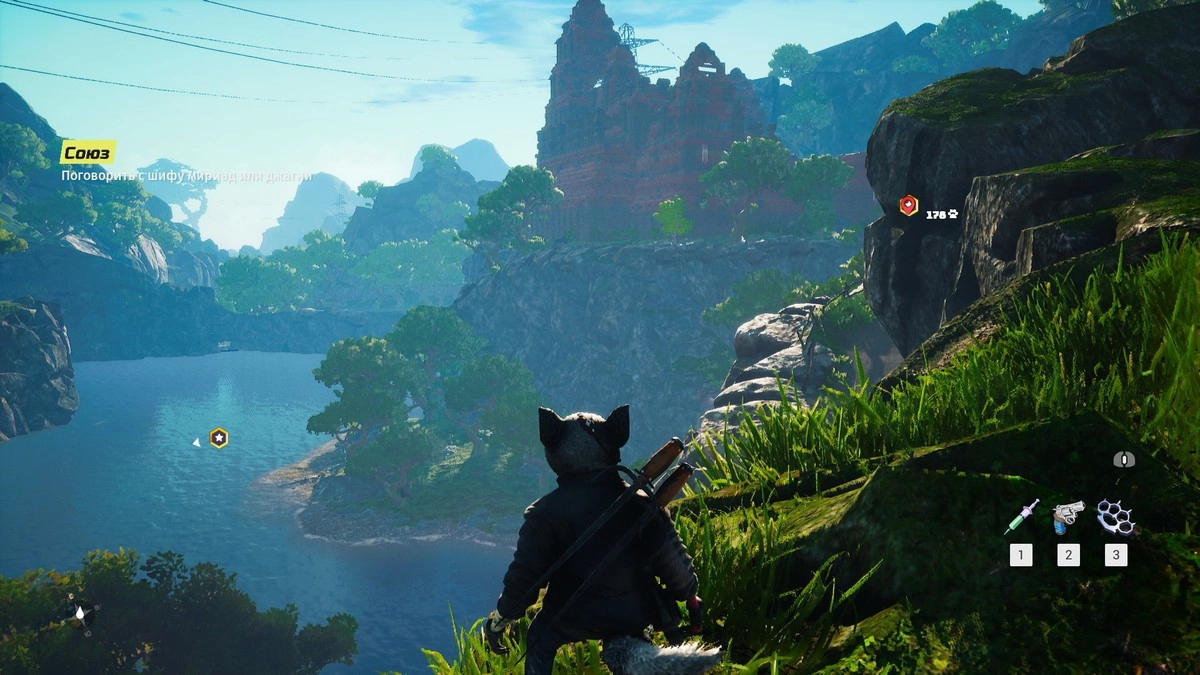Select the spiked knuckles weapon icon

point(1115,517)
